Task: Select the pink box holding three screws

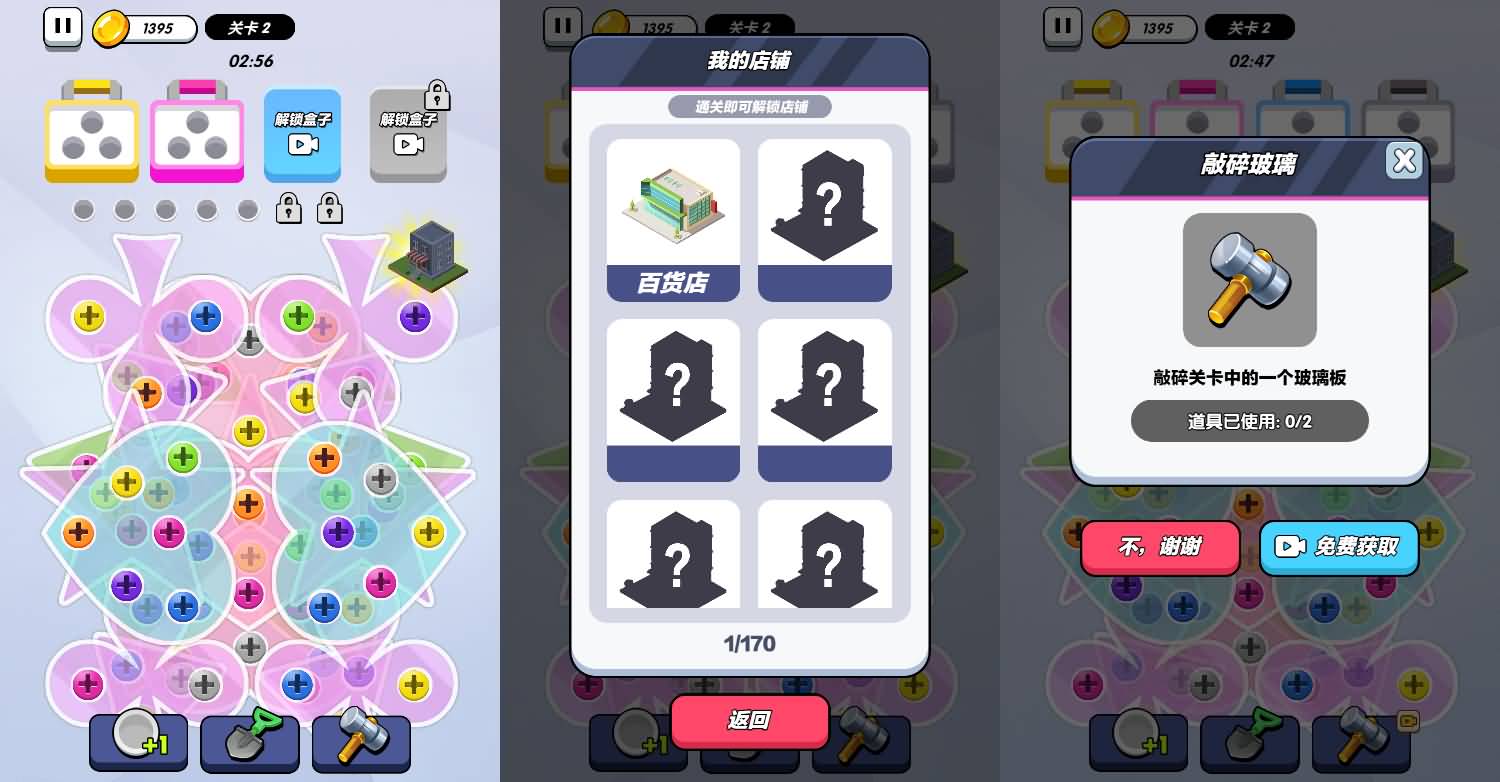Action: click(x=197, y=136)
